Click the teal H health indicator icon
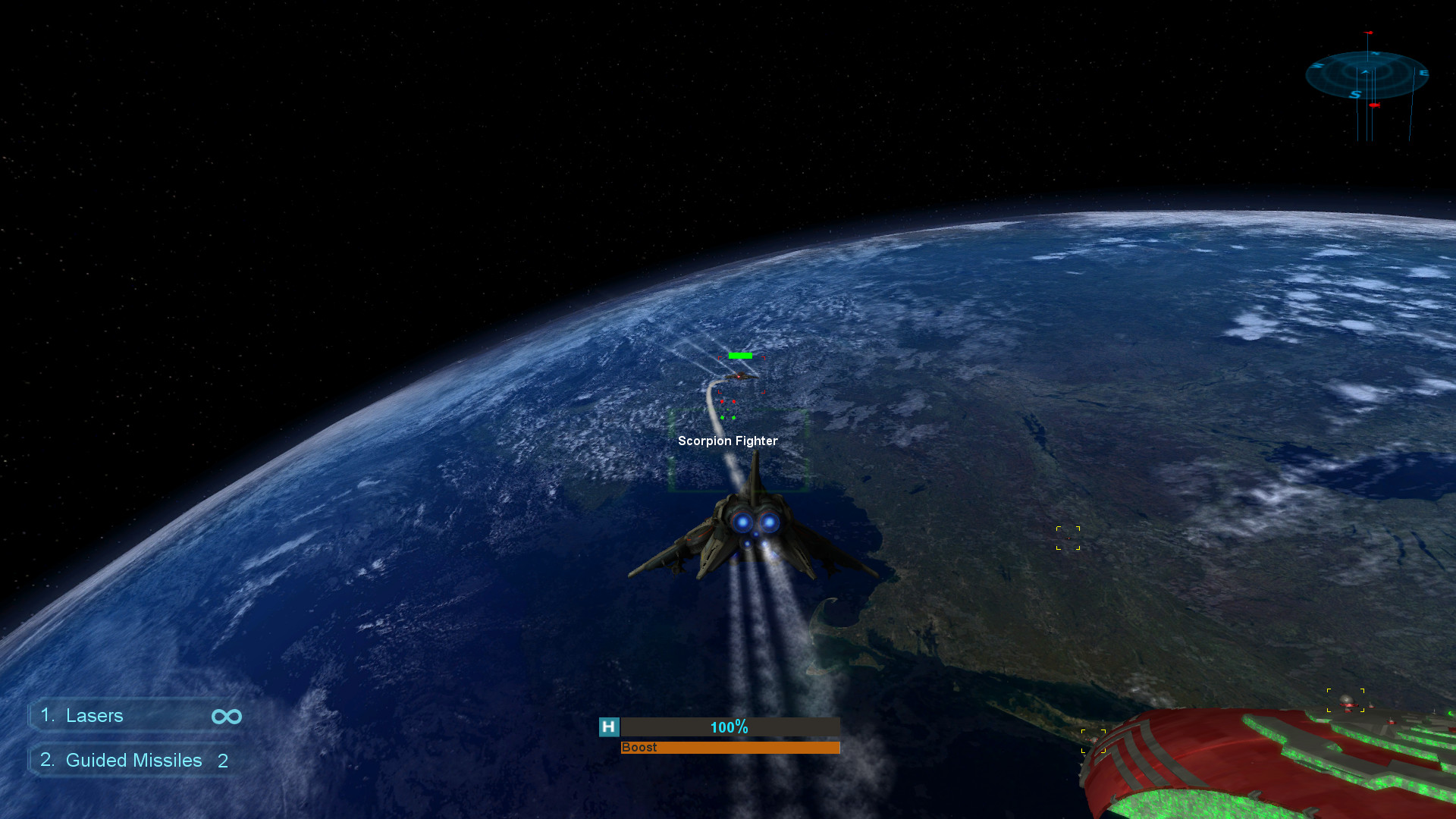 [607, 726]
